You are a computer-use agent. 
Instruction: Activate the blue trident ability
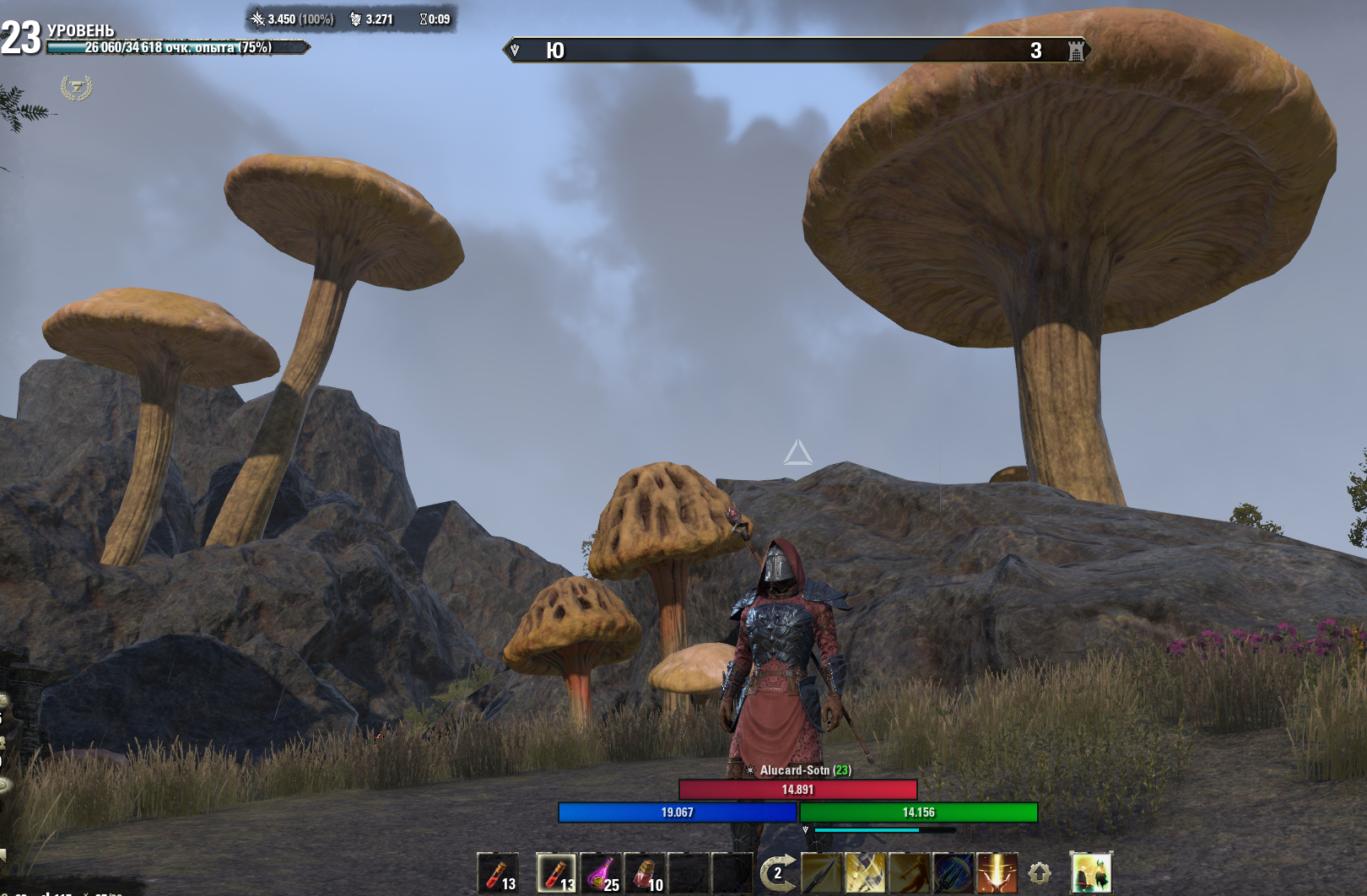coord(953,873)
